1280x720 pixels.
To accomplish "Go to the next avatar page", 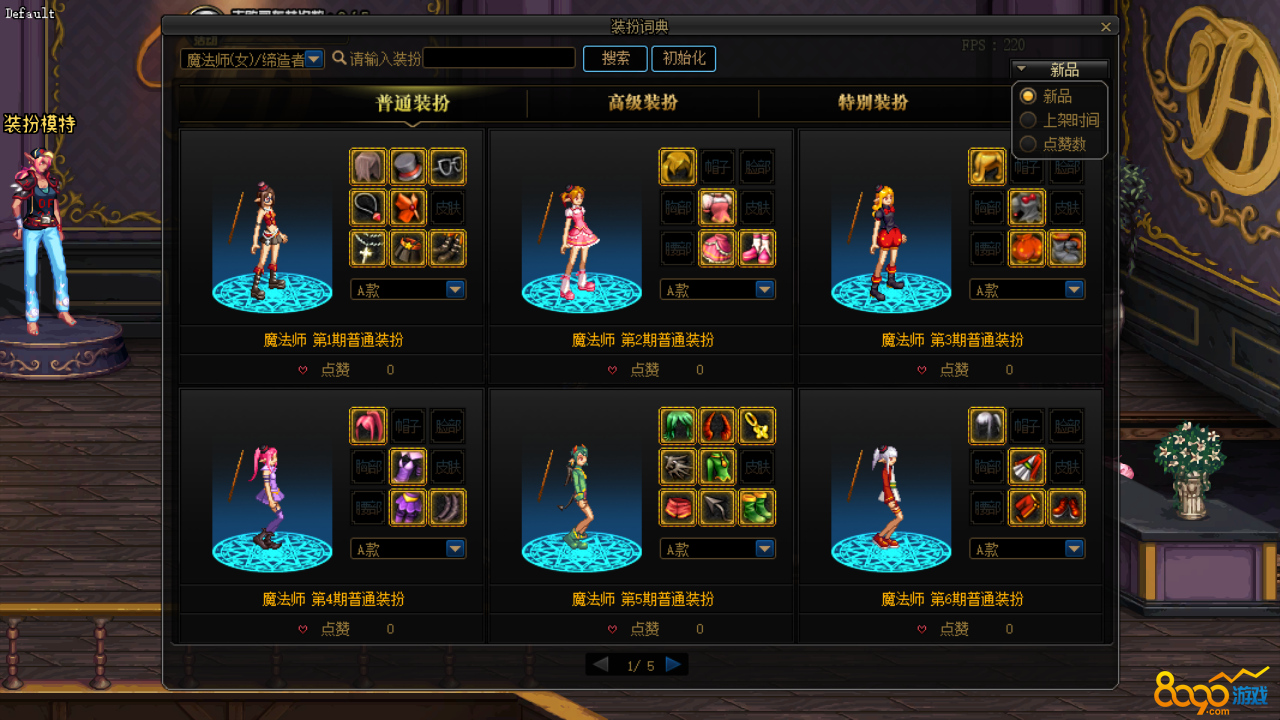I will pyautogui.click(x=674, y=665).
